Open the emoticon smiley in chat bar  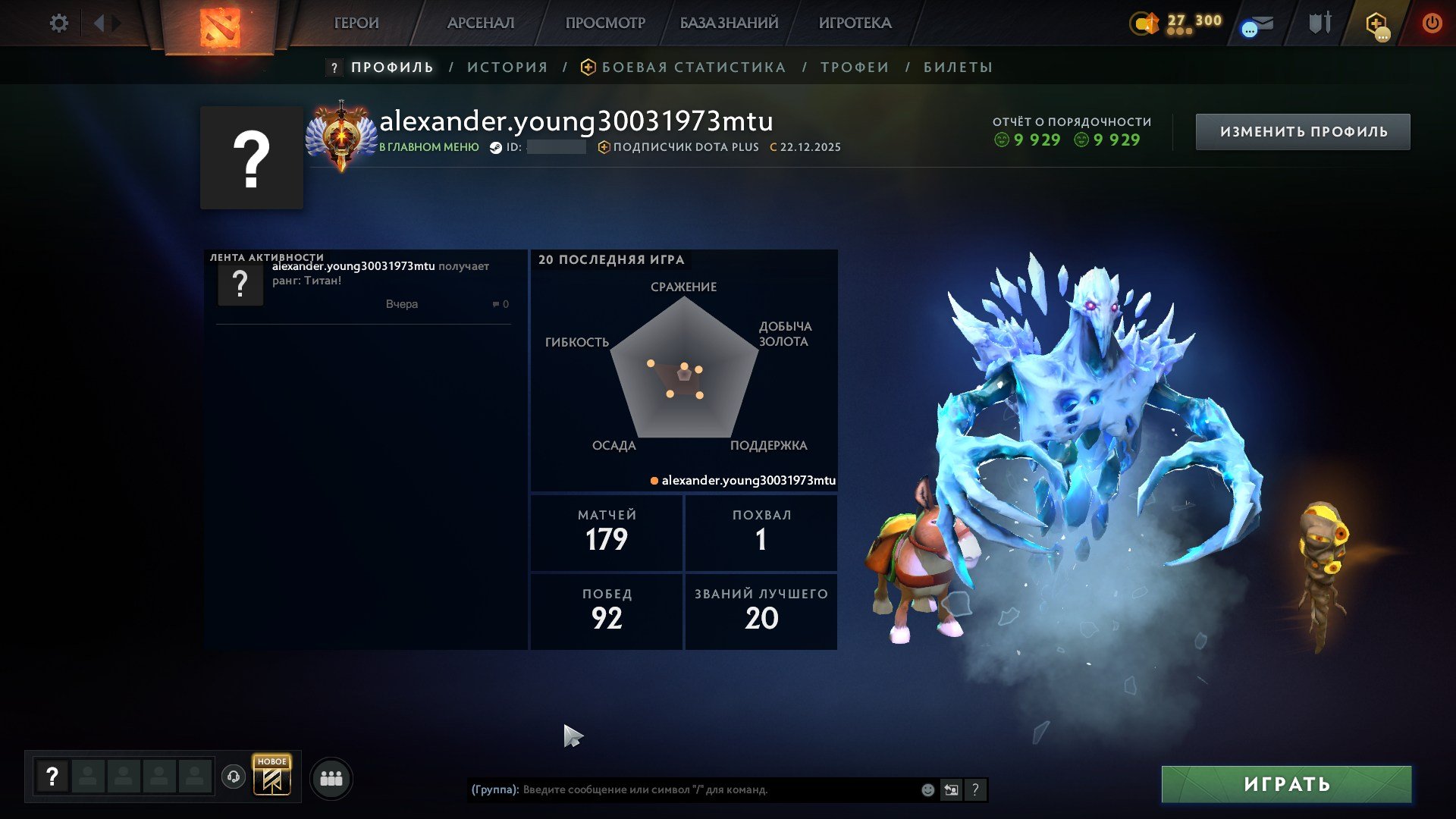click(x=927, y=789)
